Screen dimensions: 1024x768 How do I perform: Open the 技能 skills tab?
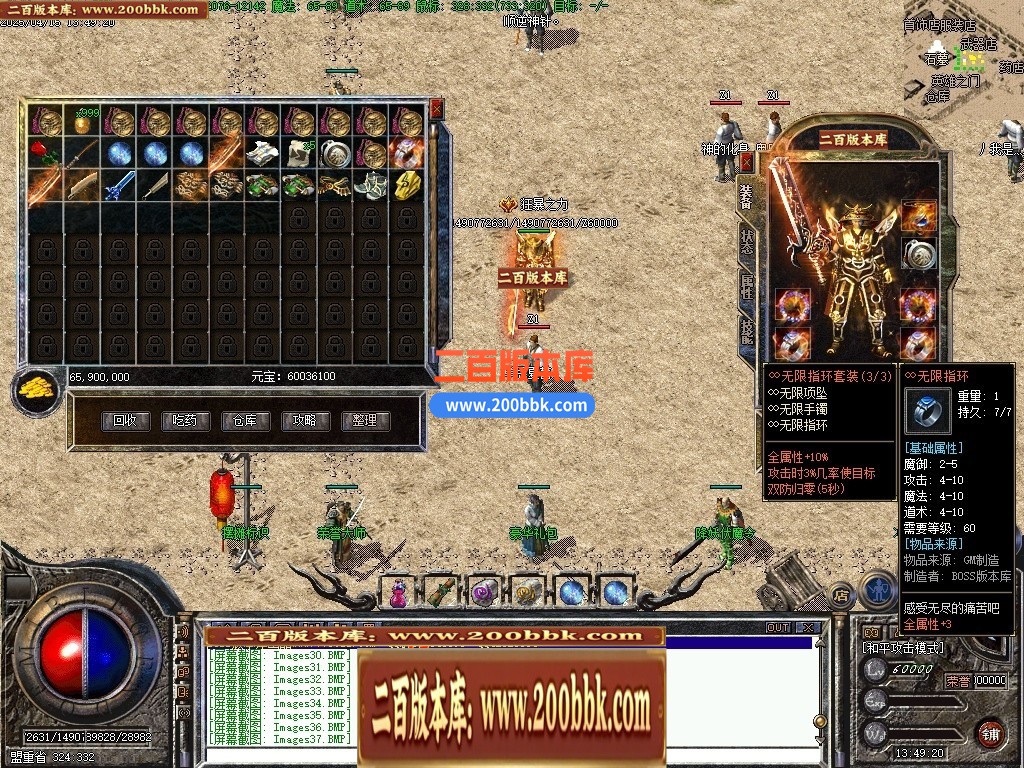747,331
